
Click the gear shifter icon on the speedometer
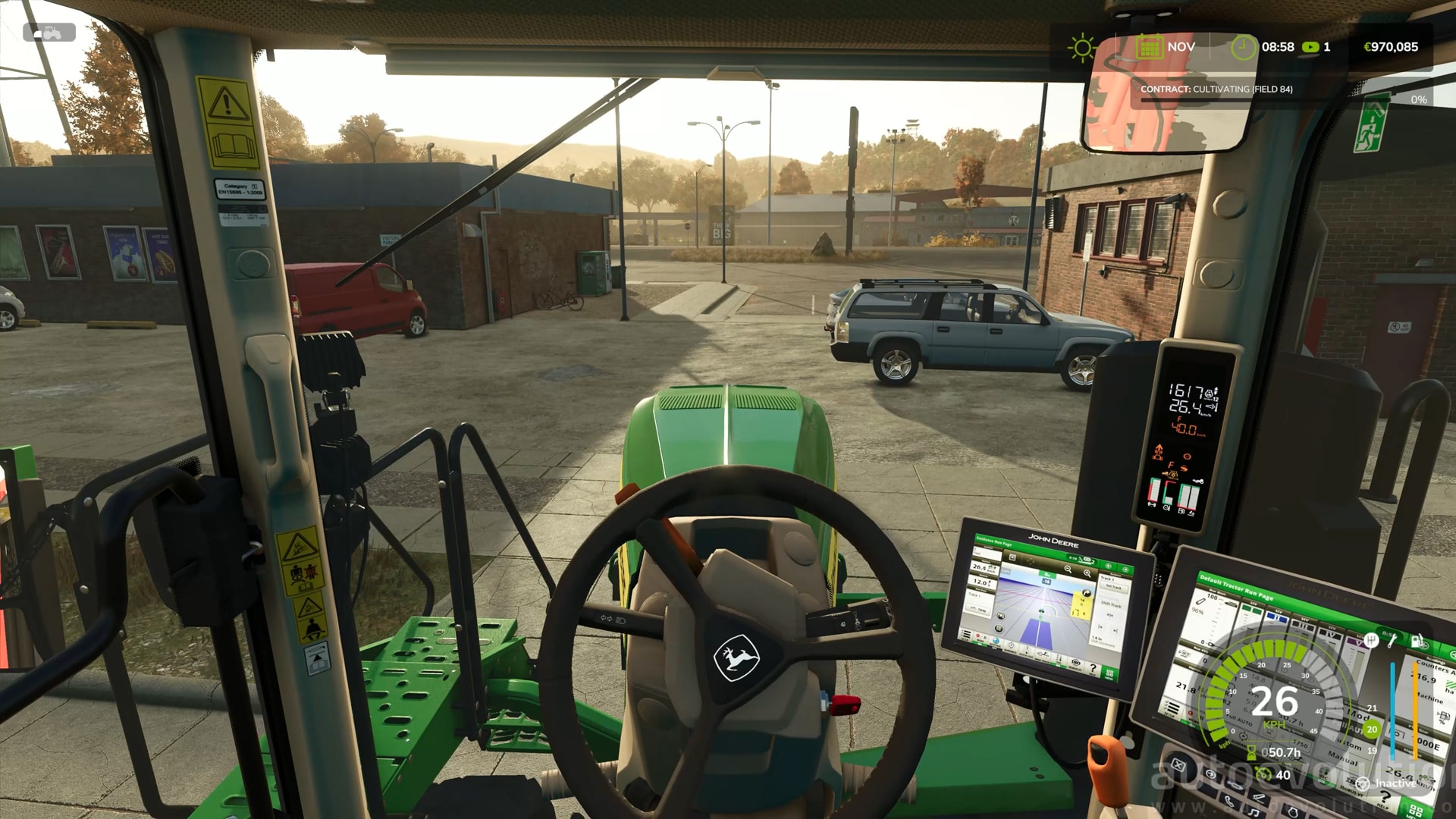pos(1370,641)
